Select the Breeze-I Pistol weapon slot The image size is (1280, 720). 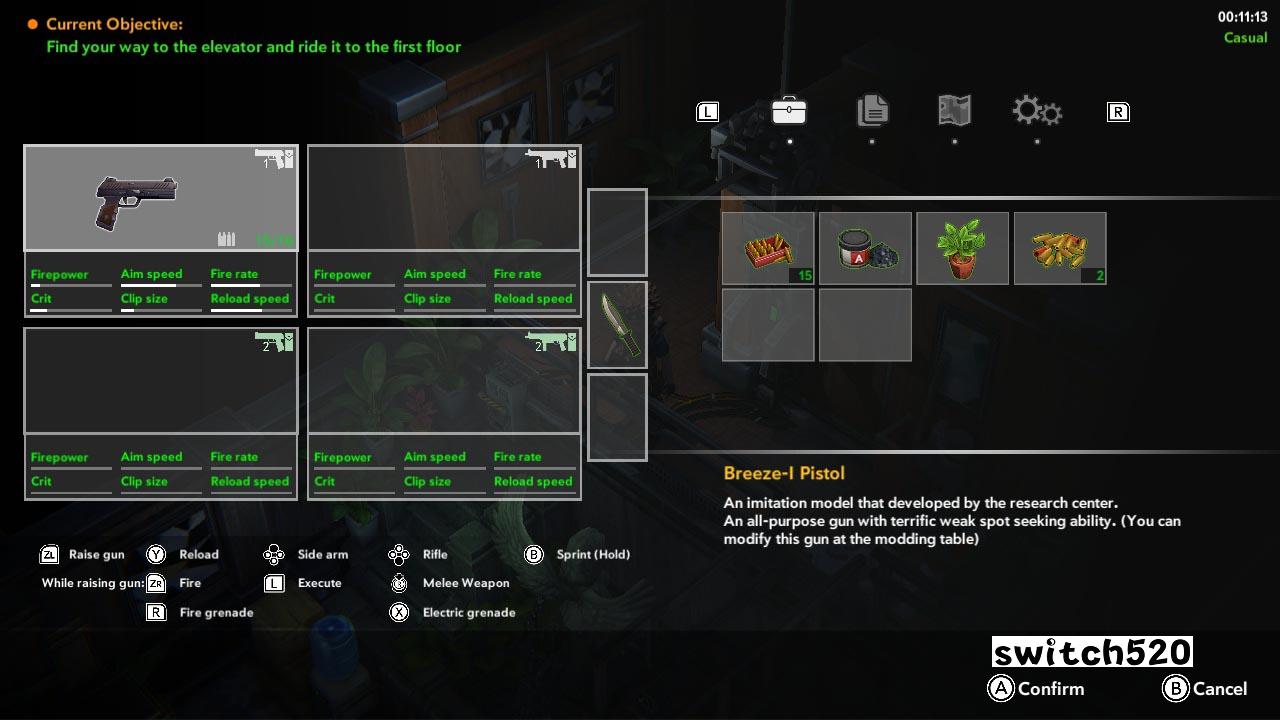(161, 198)
